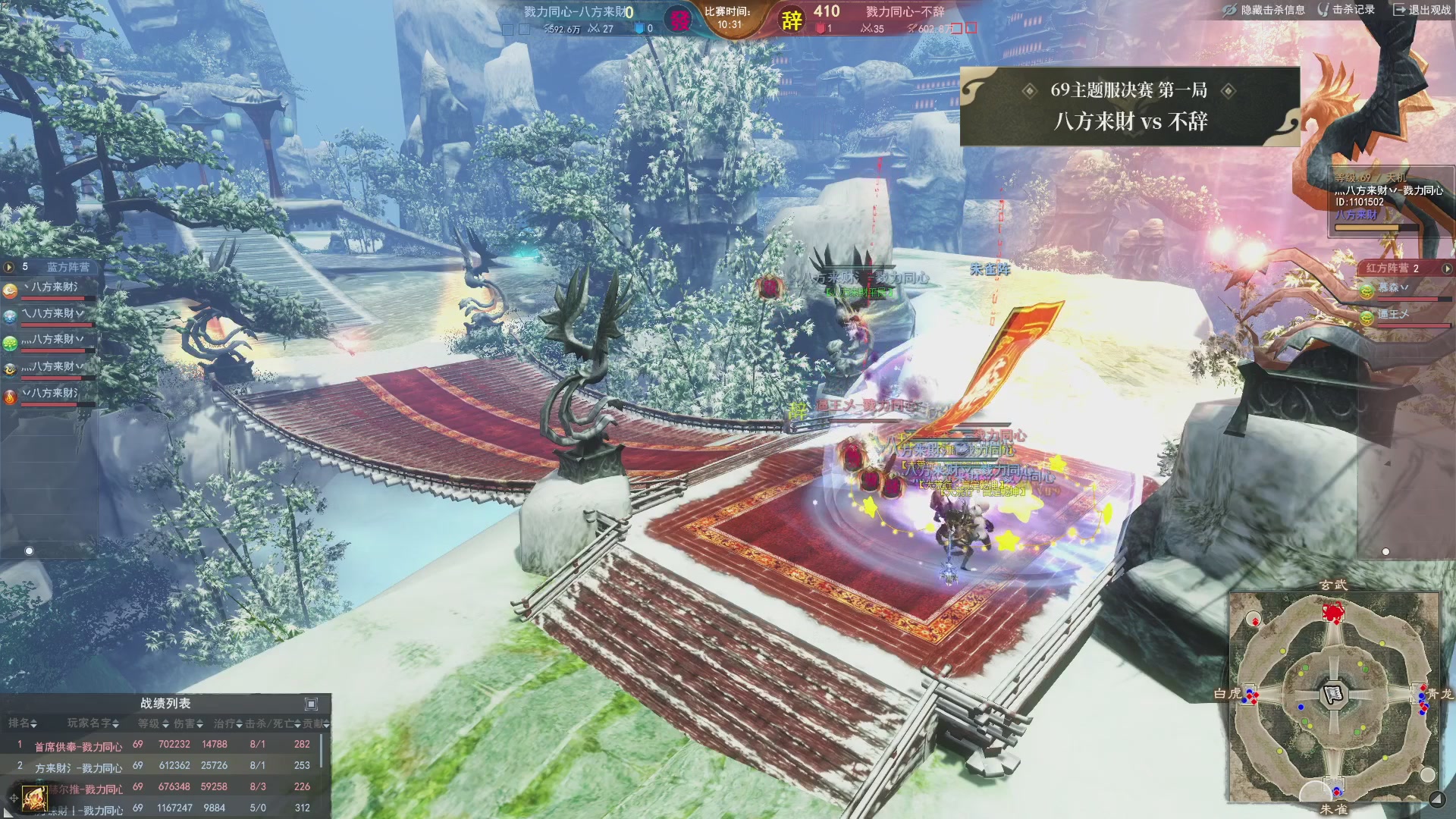The width and height of the screenshot is (1456, 819).
Task: Sort scoreboard by 排名 rank
Action: [23, 723]
